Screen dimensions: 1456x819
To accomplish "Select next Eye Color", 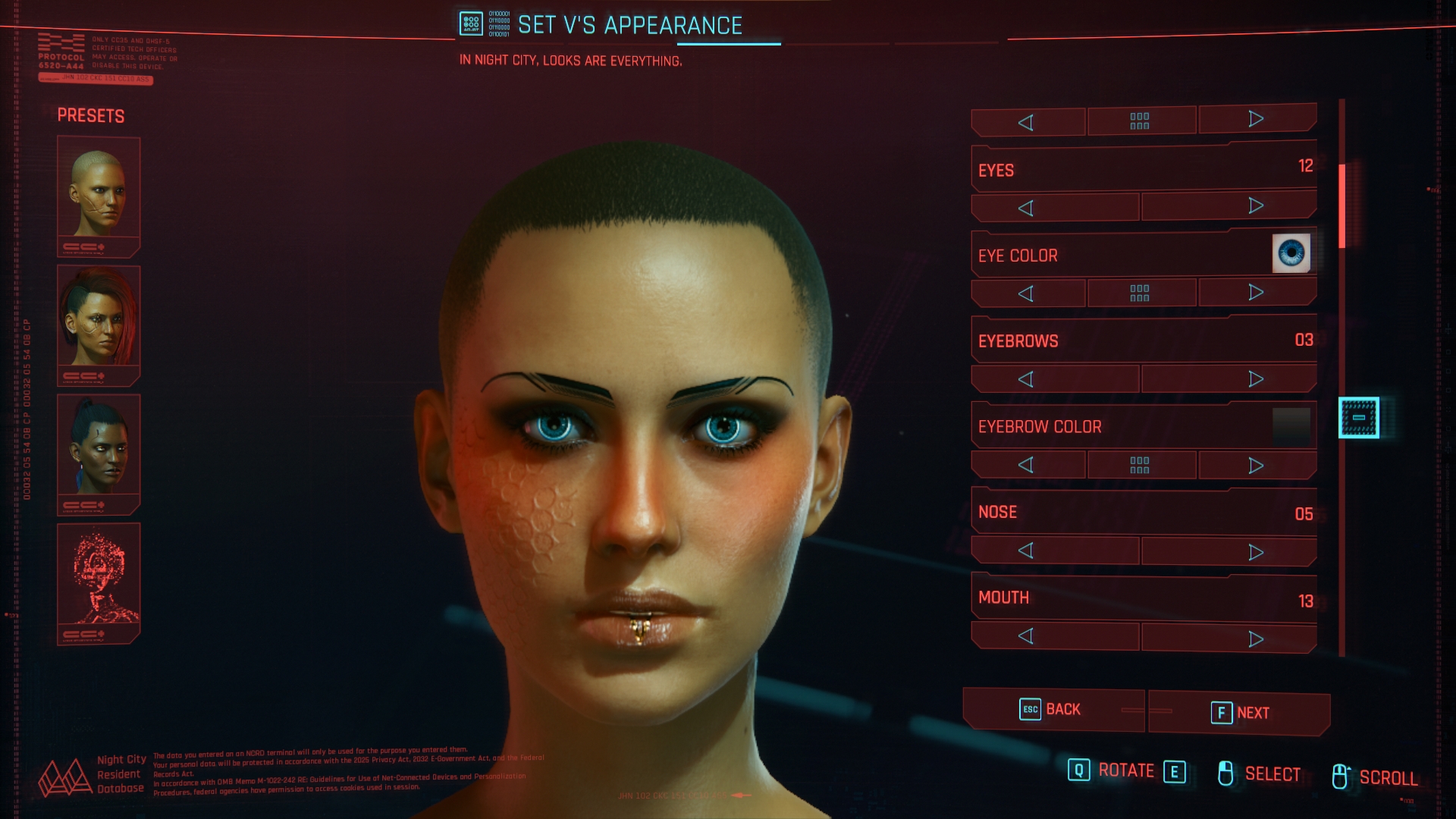I will click(1256, 293).
